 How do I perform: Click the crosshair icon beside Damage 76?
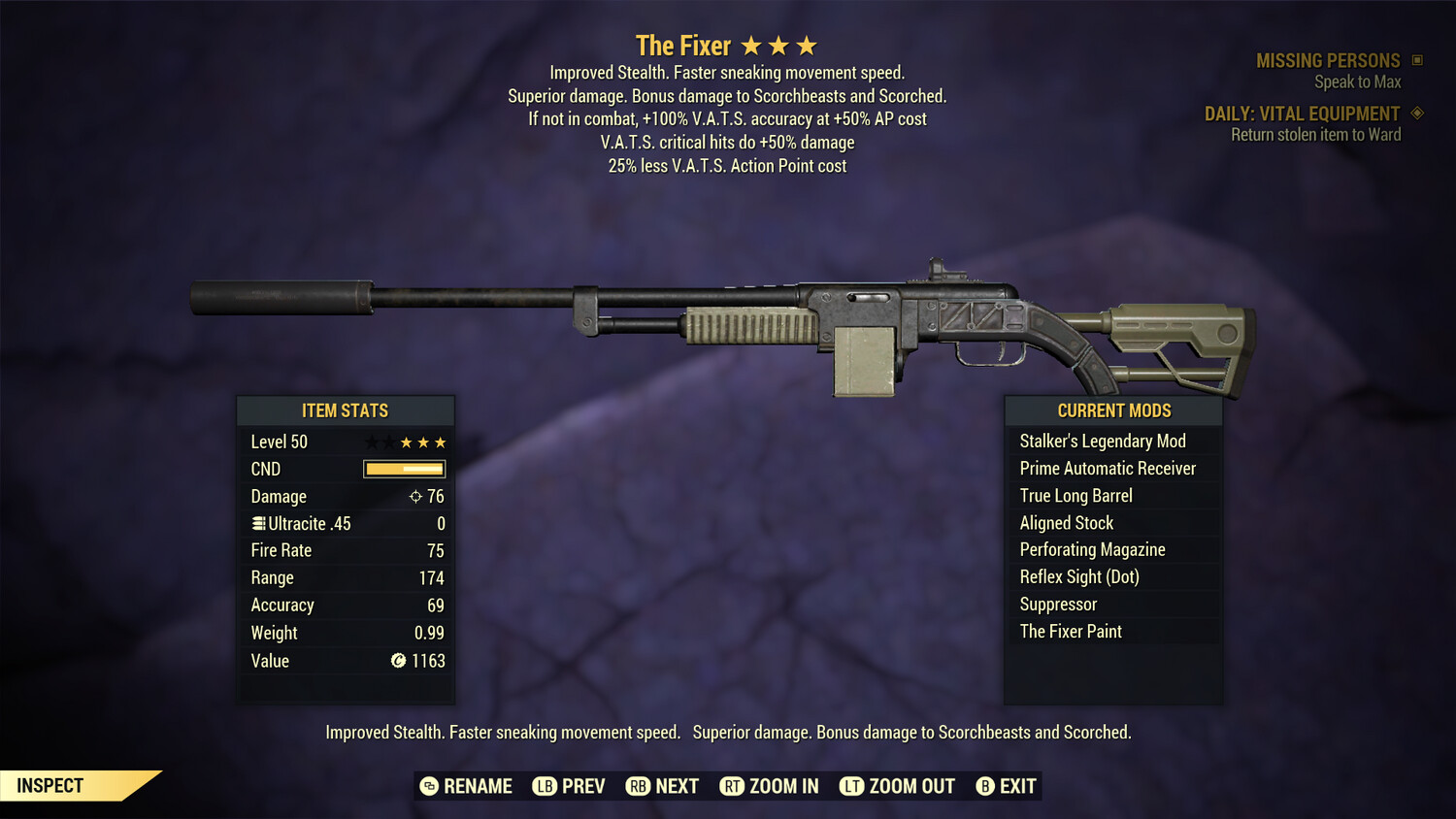[x=414, y=496]
